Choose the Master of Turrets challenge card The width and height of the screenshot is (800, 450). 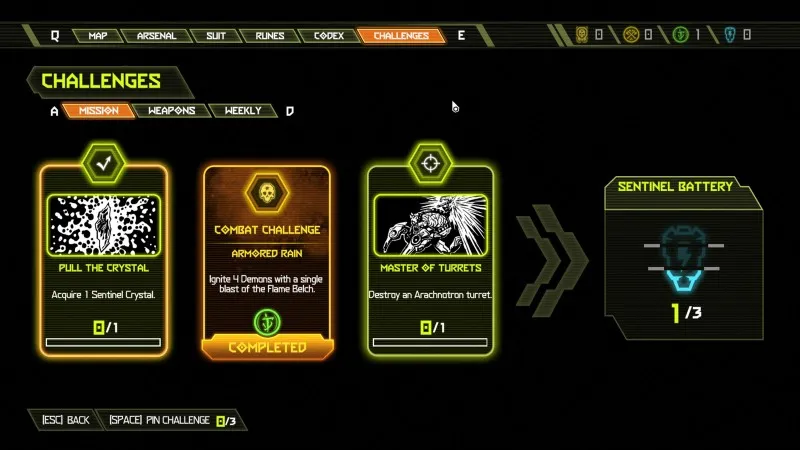point(430,260)
